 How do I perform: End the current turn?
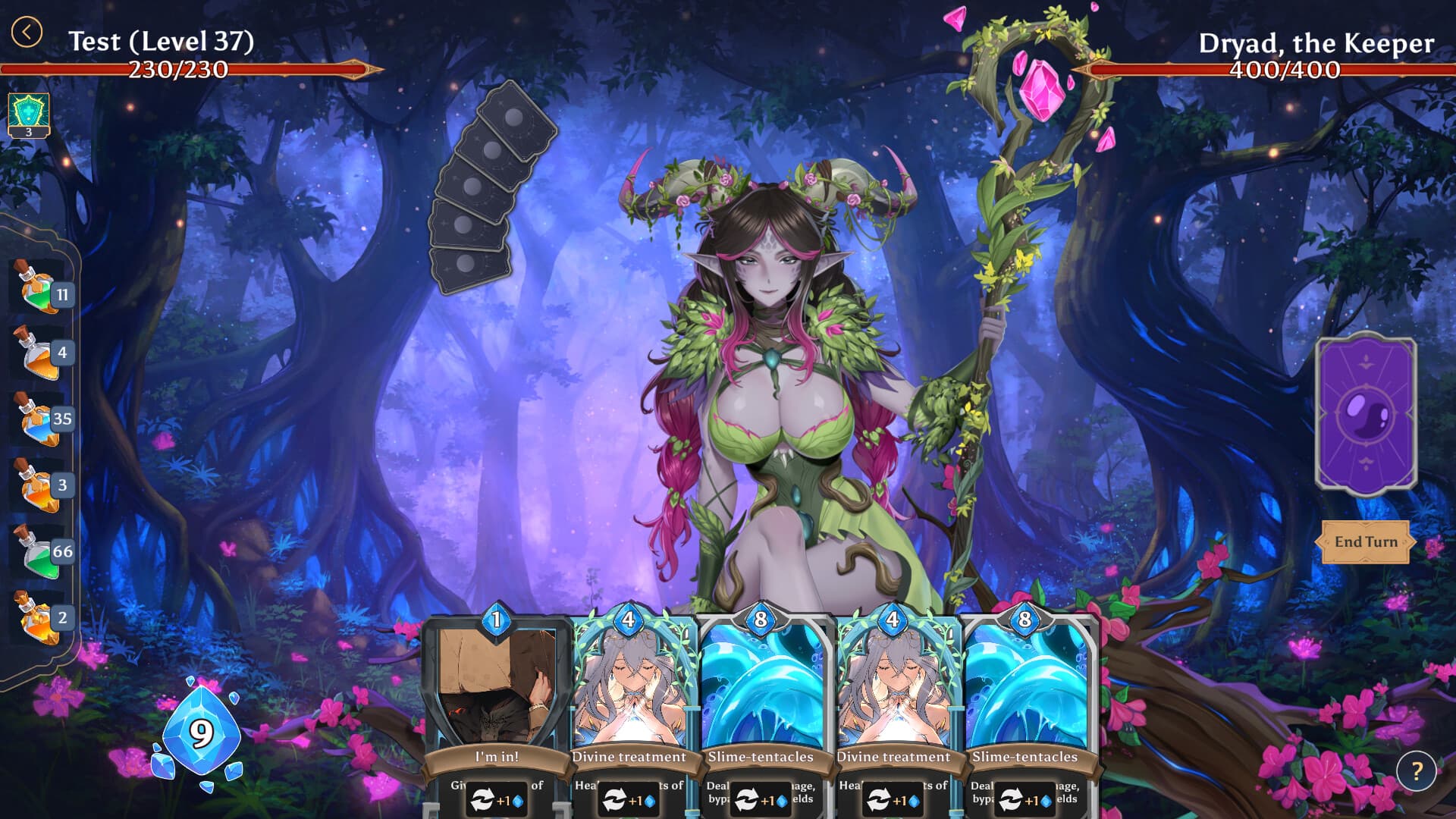tap(1365, 541)
